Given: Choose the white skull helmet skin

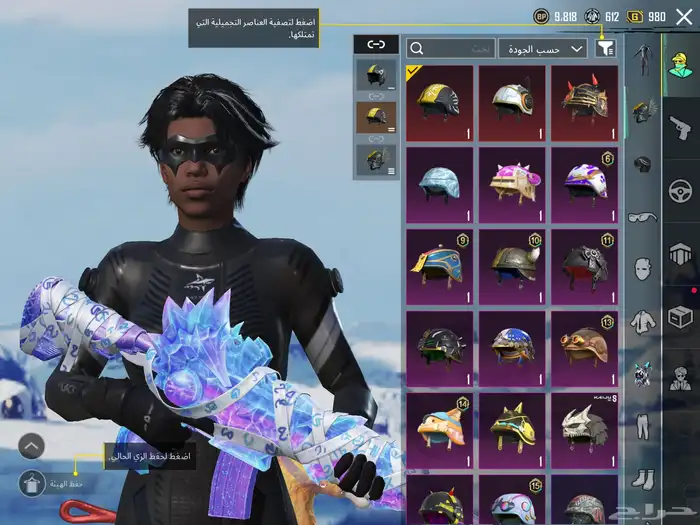Looking at the screenshot, I should pyautogui.click(x=584, y=430).
